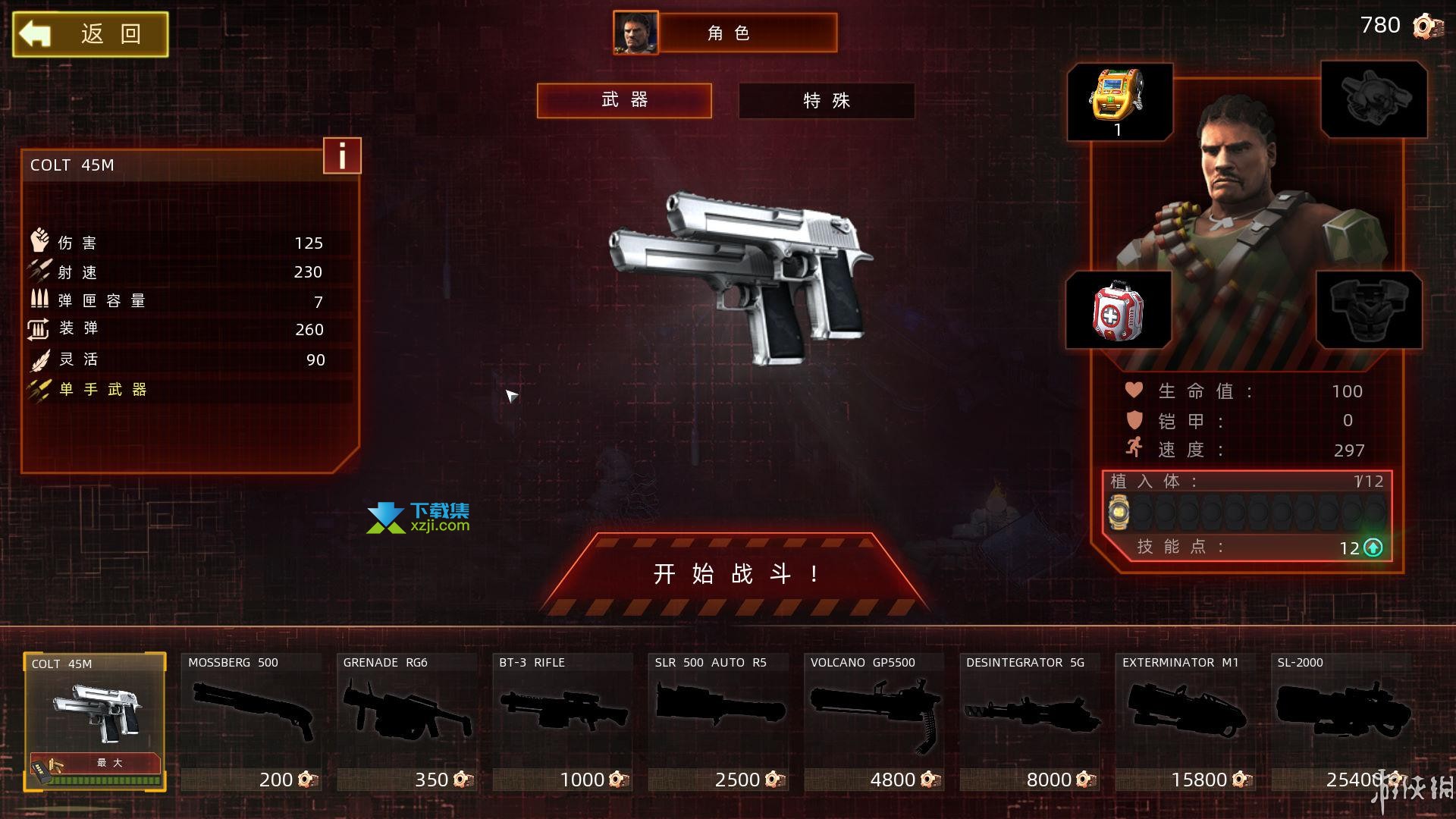The height and width of the screenshot is (819, 1456).
Task: Open weapon info with the i button
Action: [342, 155]
